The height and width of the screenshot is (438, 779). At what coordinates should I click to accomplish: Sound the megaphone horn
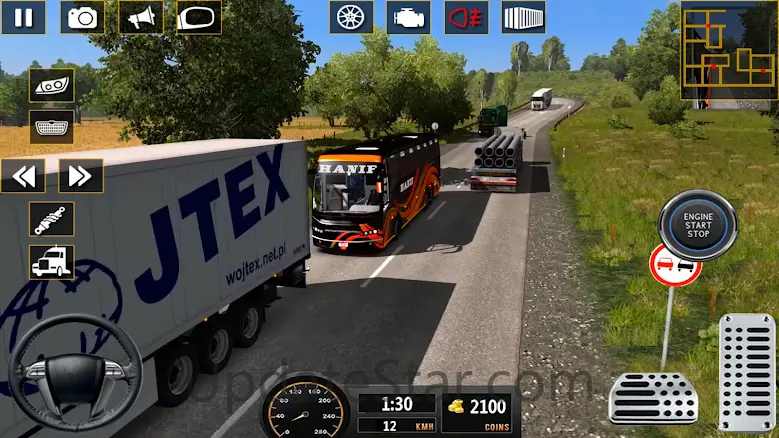pyautogui.click(x=141, y=17)
